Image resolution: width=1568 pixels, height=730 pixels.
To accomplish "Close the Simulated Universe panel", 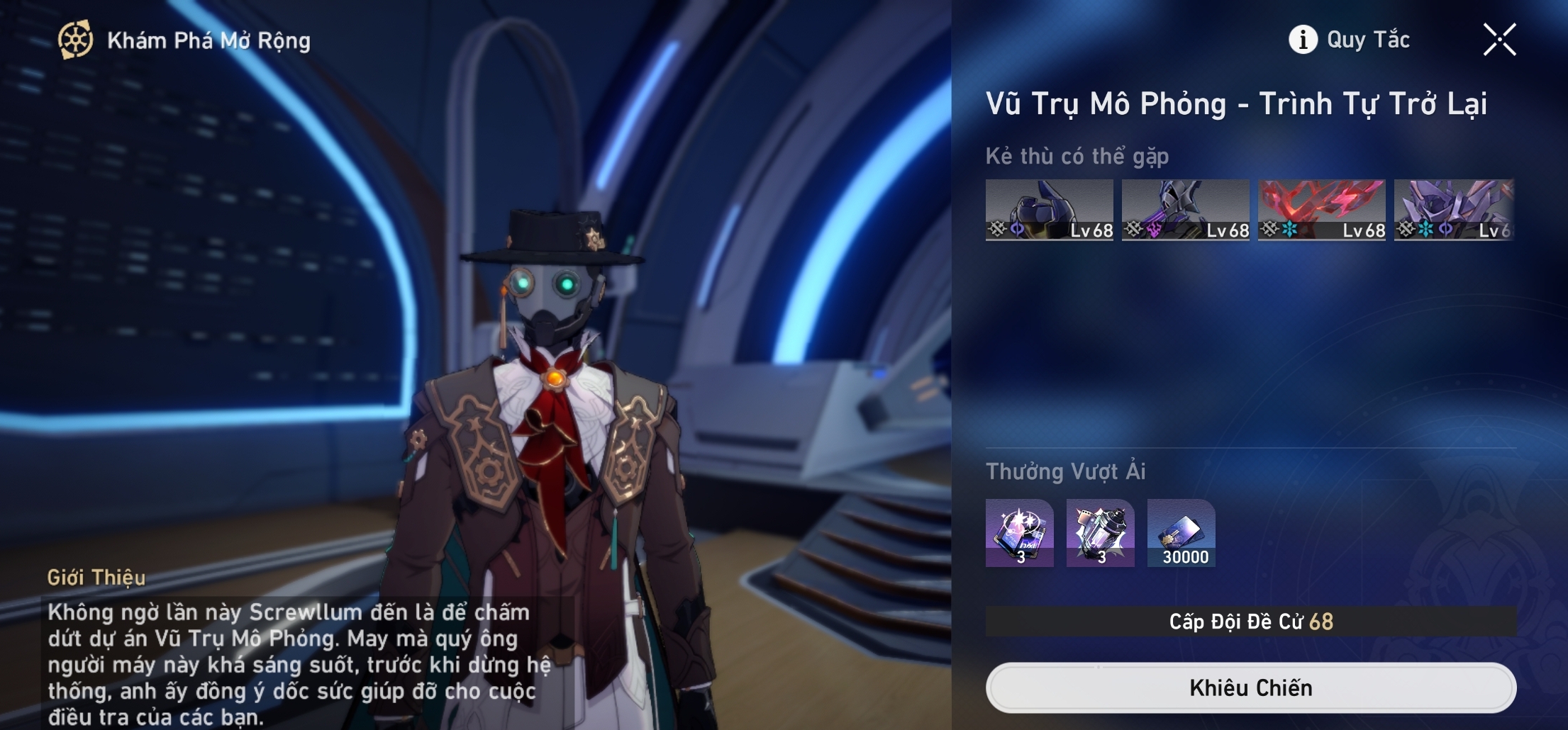I will coord(1499,40).
